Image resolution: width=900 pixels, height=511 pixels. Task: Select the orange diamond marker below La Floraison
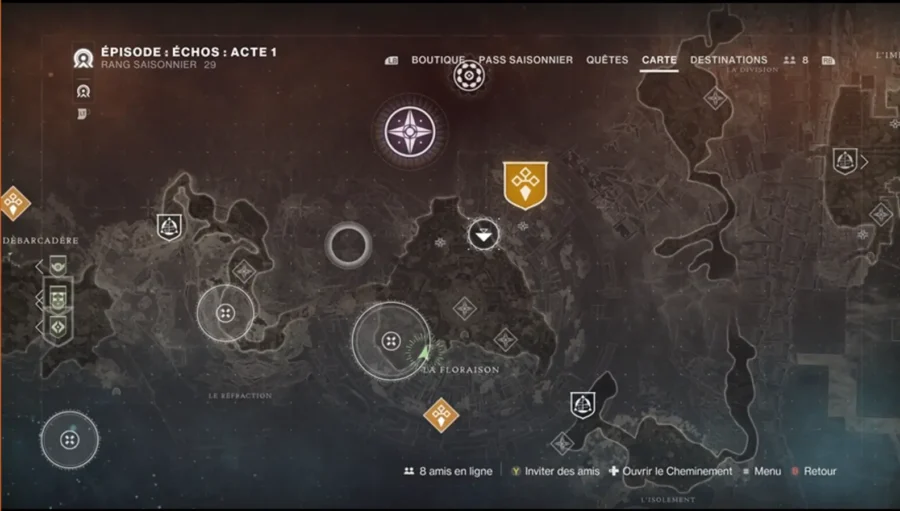(x=441, y=414)
